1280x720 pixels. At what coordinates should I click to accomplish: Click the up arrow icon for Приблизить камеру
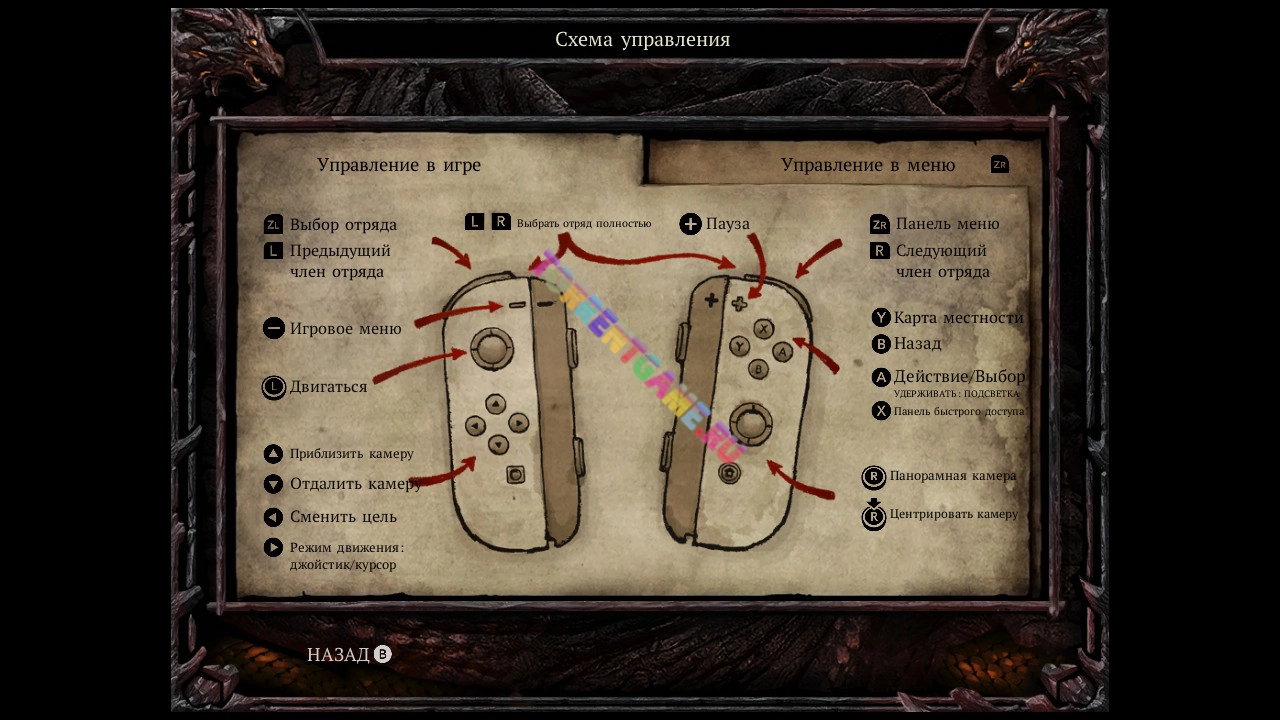coord(271,453)
